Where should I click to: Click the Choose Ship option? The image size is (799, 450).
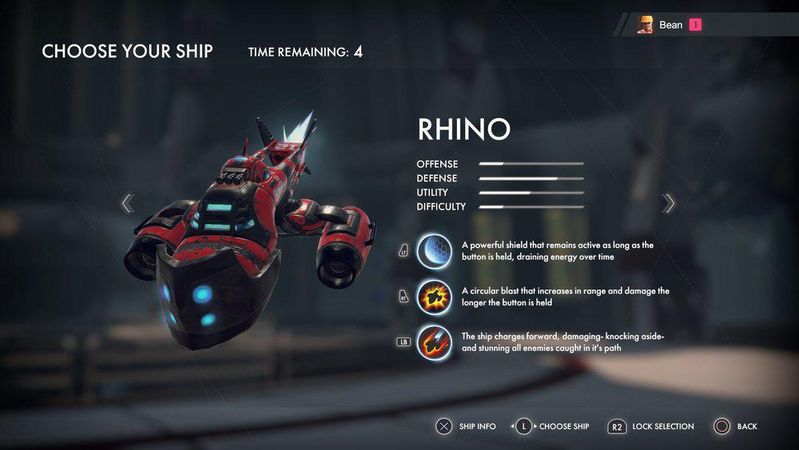[x=554, y=427]
